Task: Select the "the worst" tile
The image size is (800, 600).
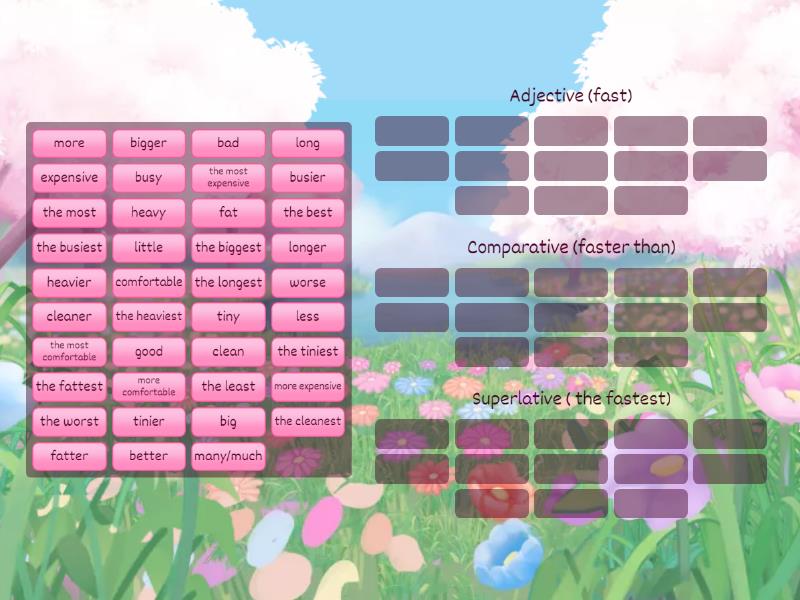Action: click(69, 421)
